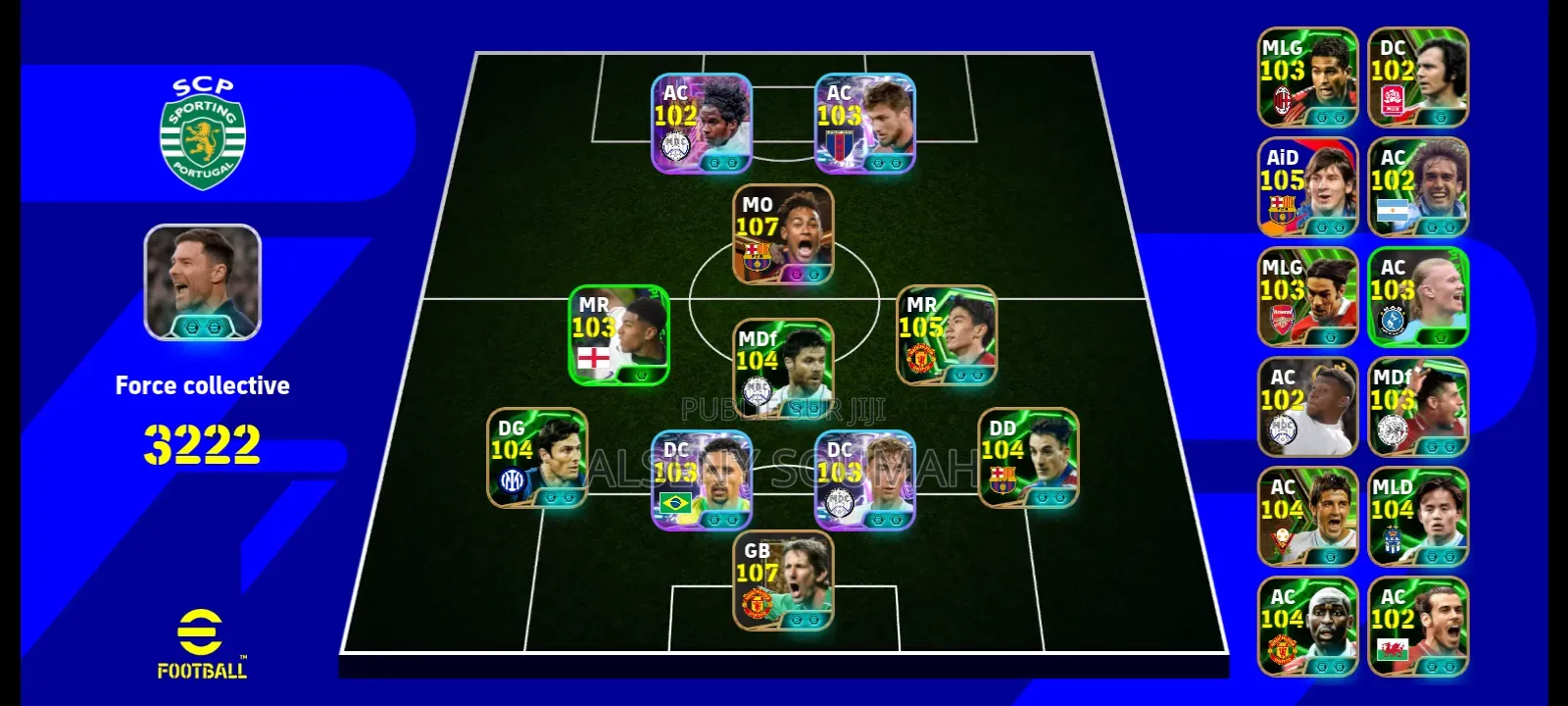This screenshot has width=1568, height=706.
Task: Select the AiD 105 Barcelona substitute card
Action: (x=1308, y=187)
